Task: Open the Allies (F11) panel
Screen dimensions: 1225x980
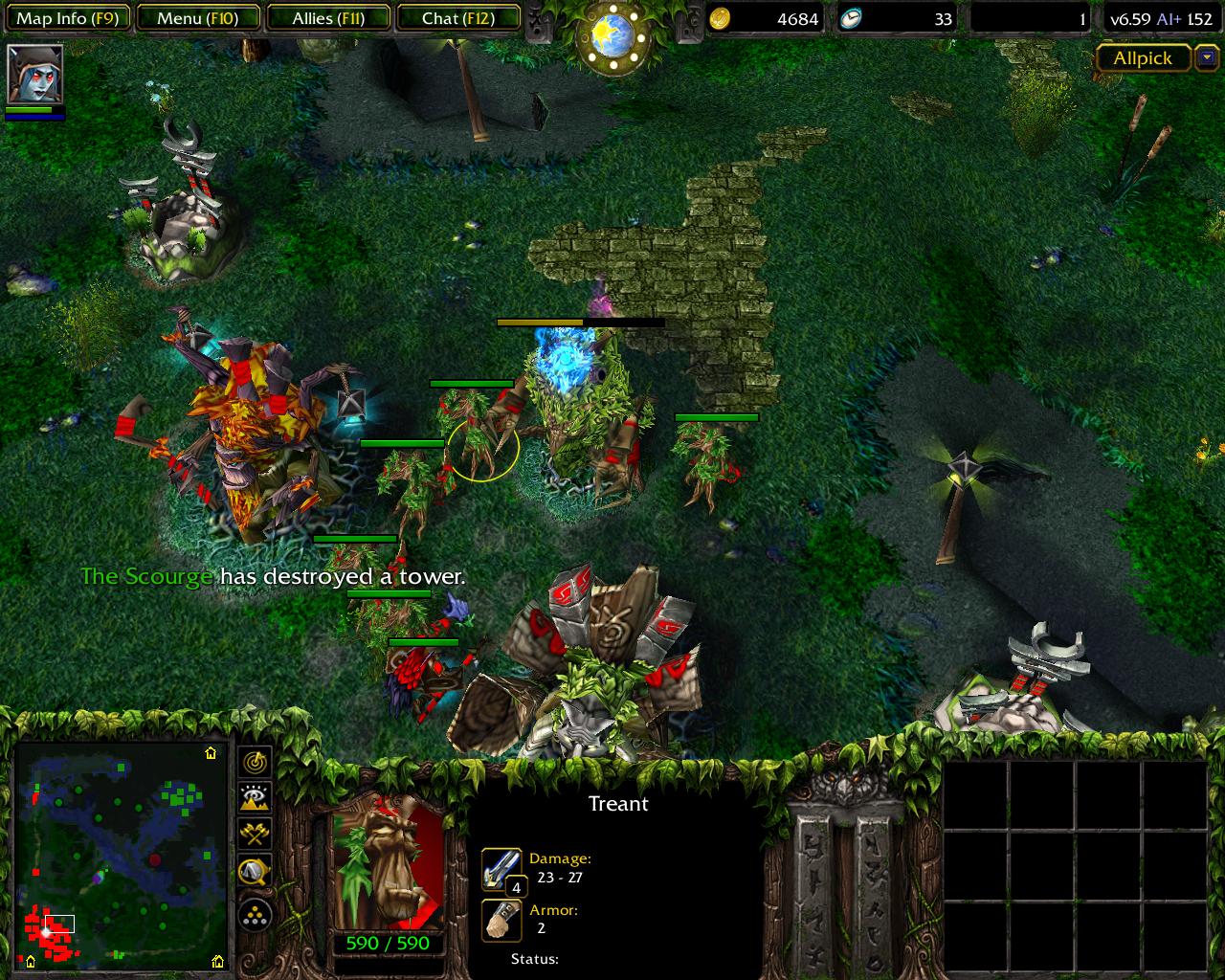Action: tap(327, 16)
